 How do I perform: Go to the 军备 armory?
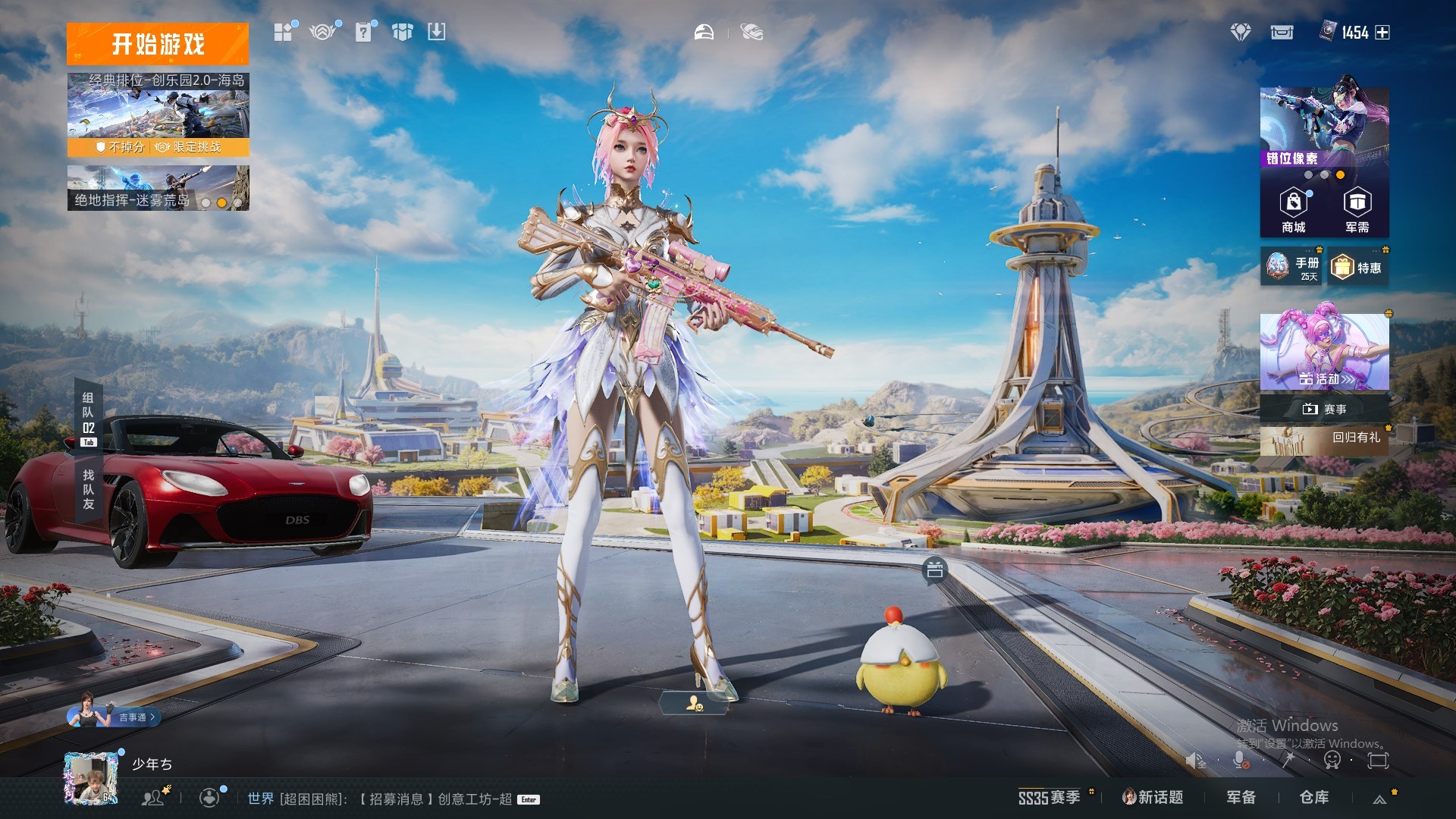[1241, 798]
